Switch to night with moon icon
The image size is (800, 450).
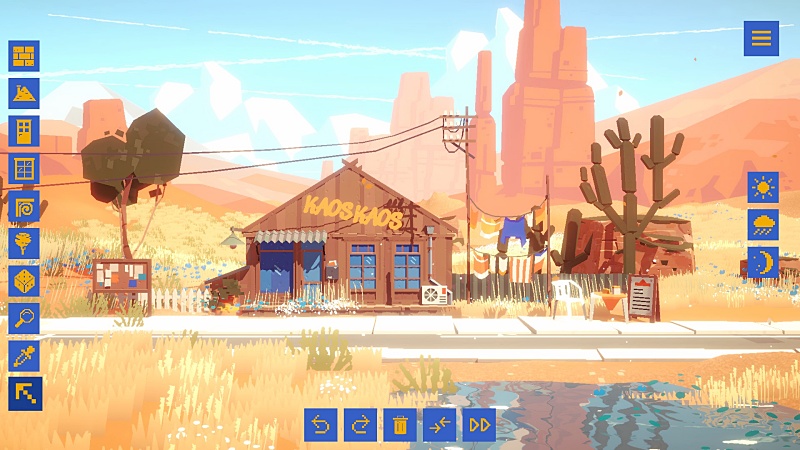pos(763,262)
